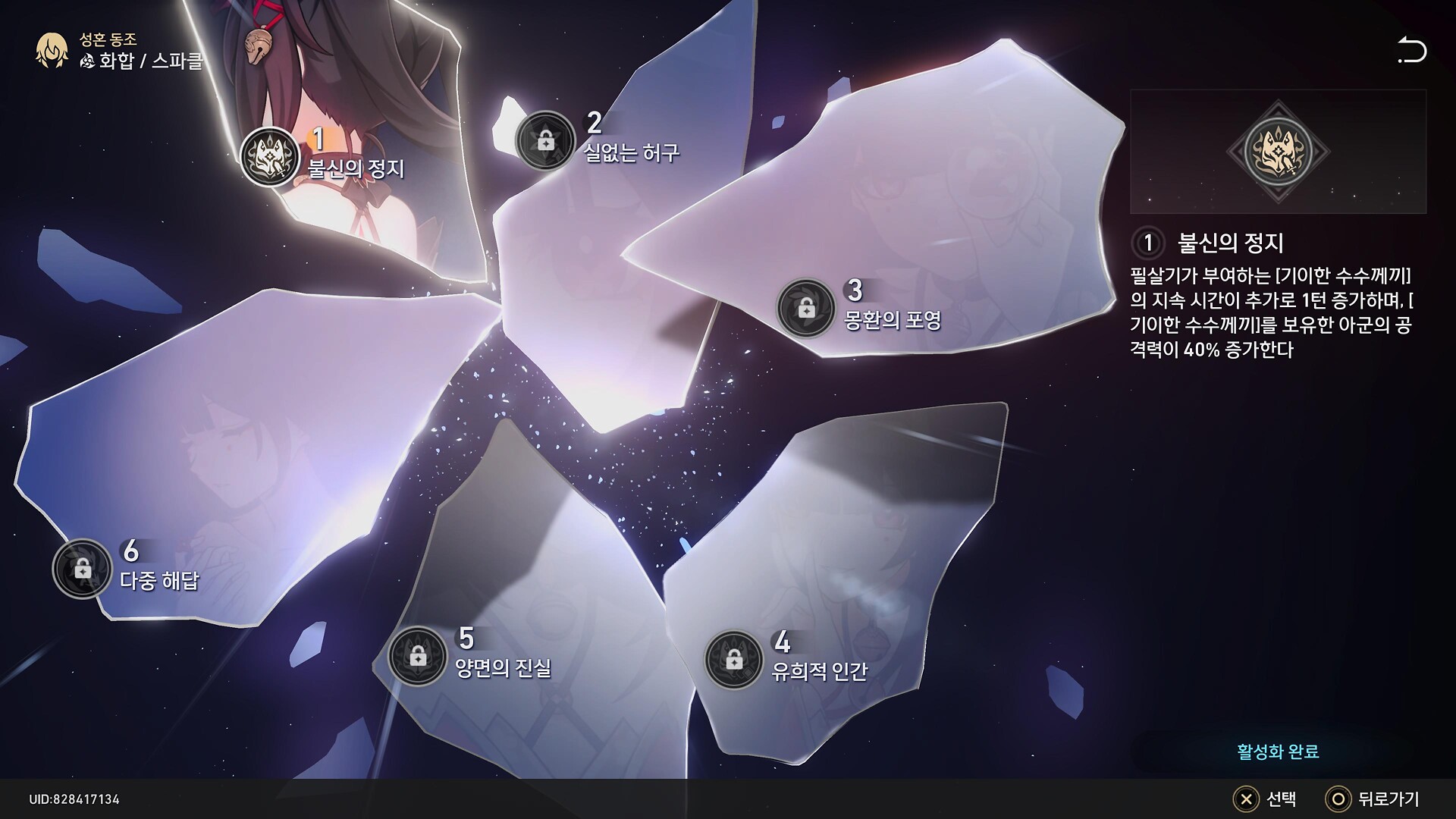
Task: Click the back arrow in top corner
Action: click(1411, 51)
